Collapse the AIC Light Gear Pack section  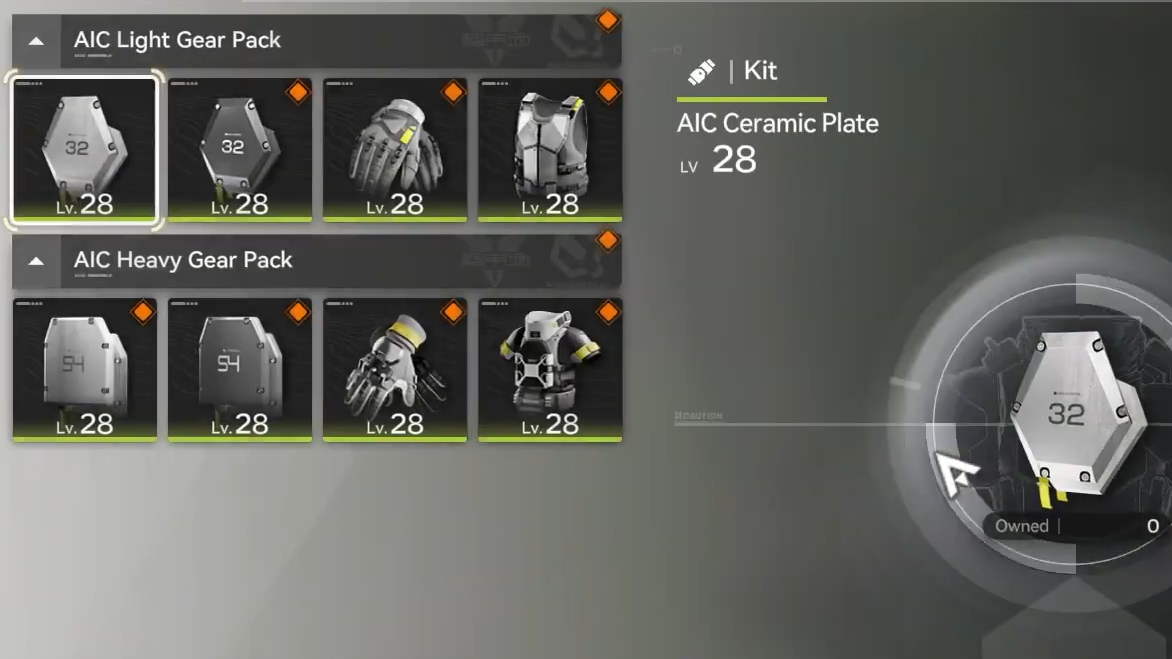point(36,41)
